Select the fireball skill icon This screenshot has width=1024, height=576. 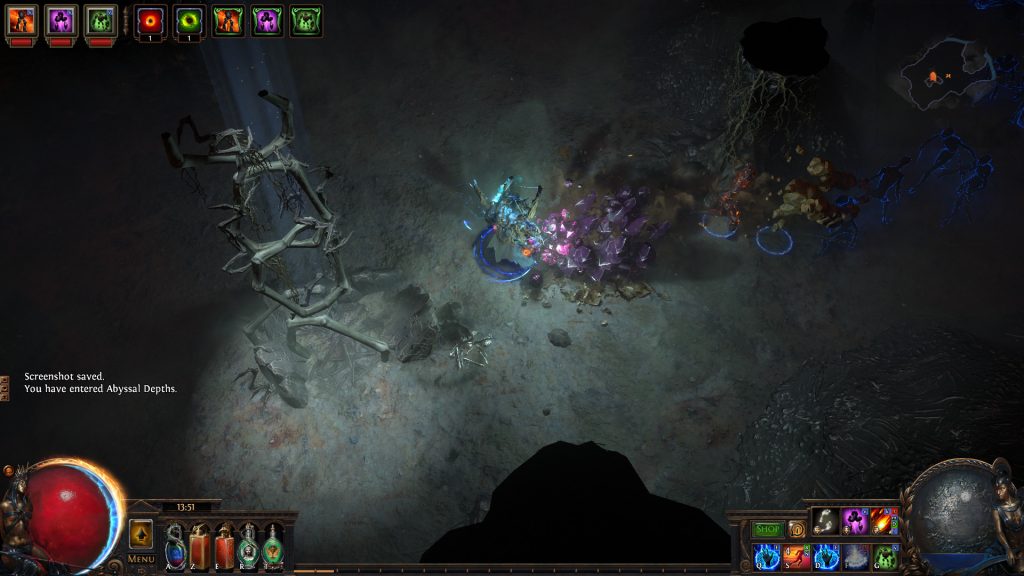[885, 521]
